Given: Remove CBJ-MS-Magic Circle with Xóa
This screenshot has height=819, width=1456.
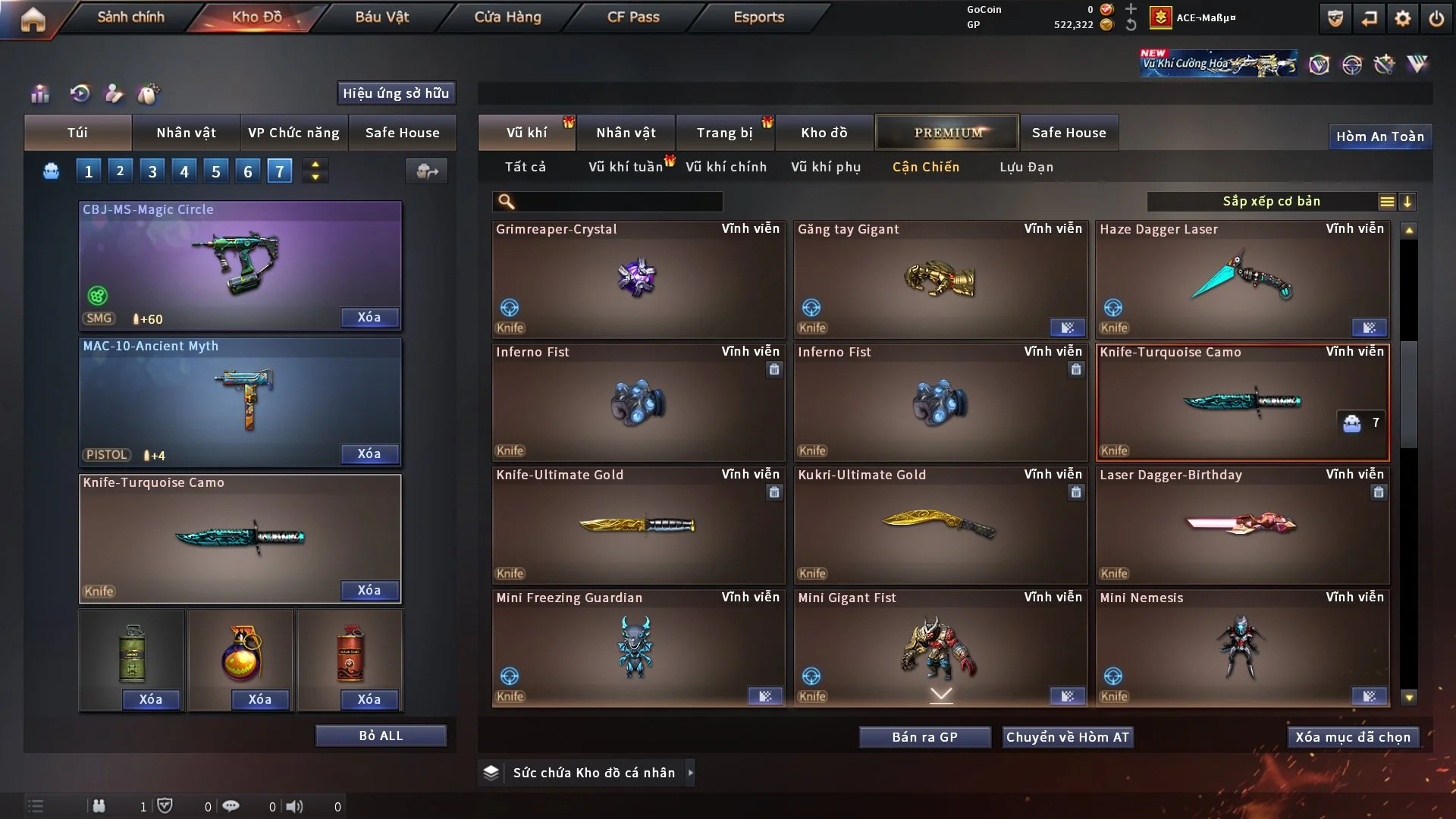Looking at the screenshot, I should pyautogui.click(x=369, y=317).
